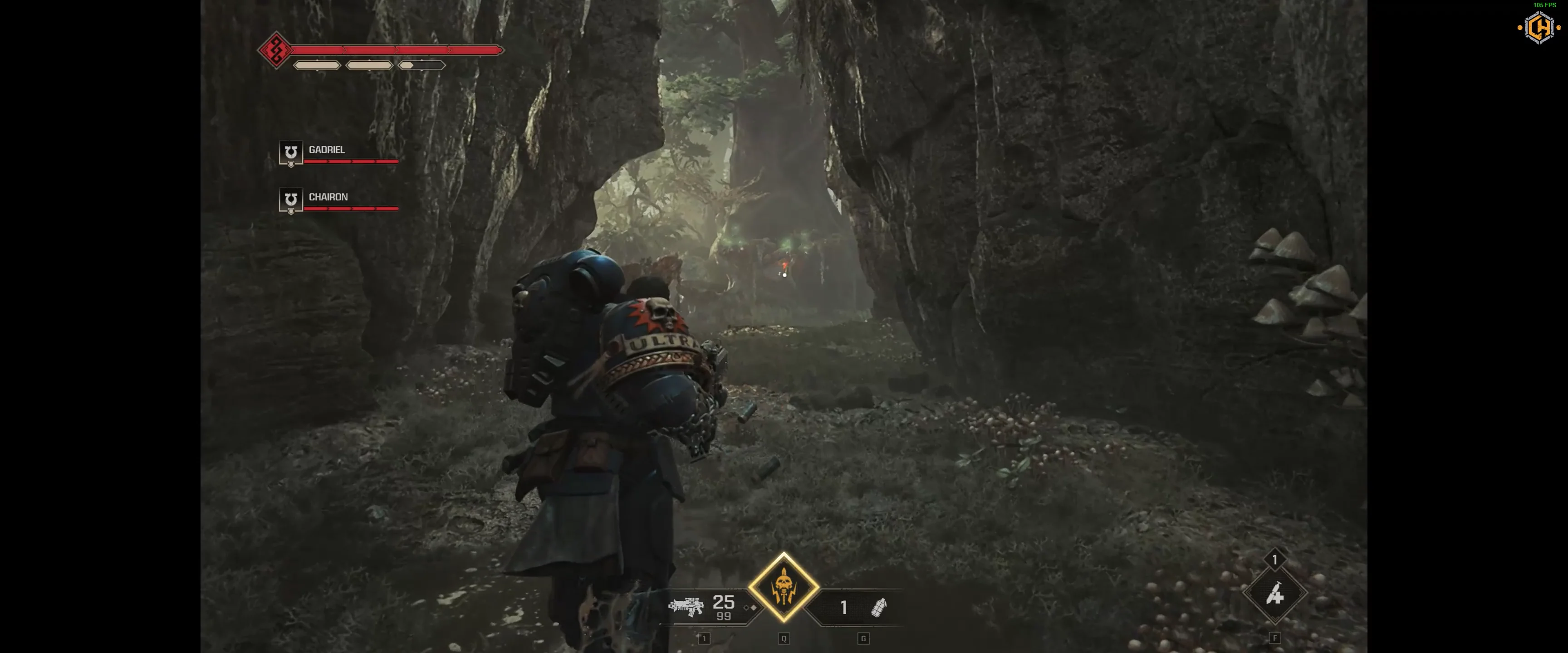The image size is (1568, 653).
Task: Select squadmate Gadriel's portrait emblem
Action: [290, 152]
